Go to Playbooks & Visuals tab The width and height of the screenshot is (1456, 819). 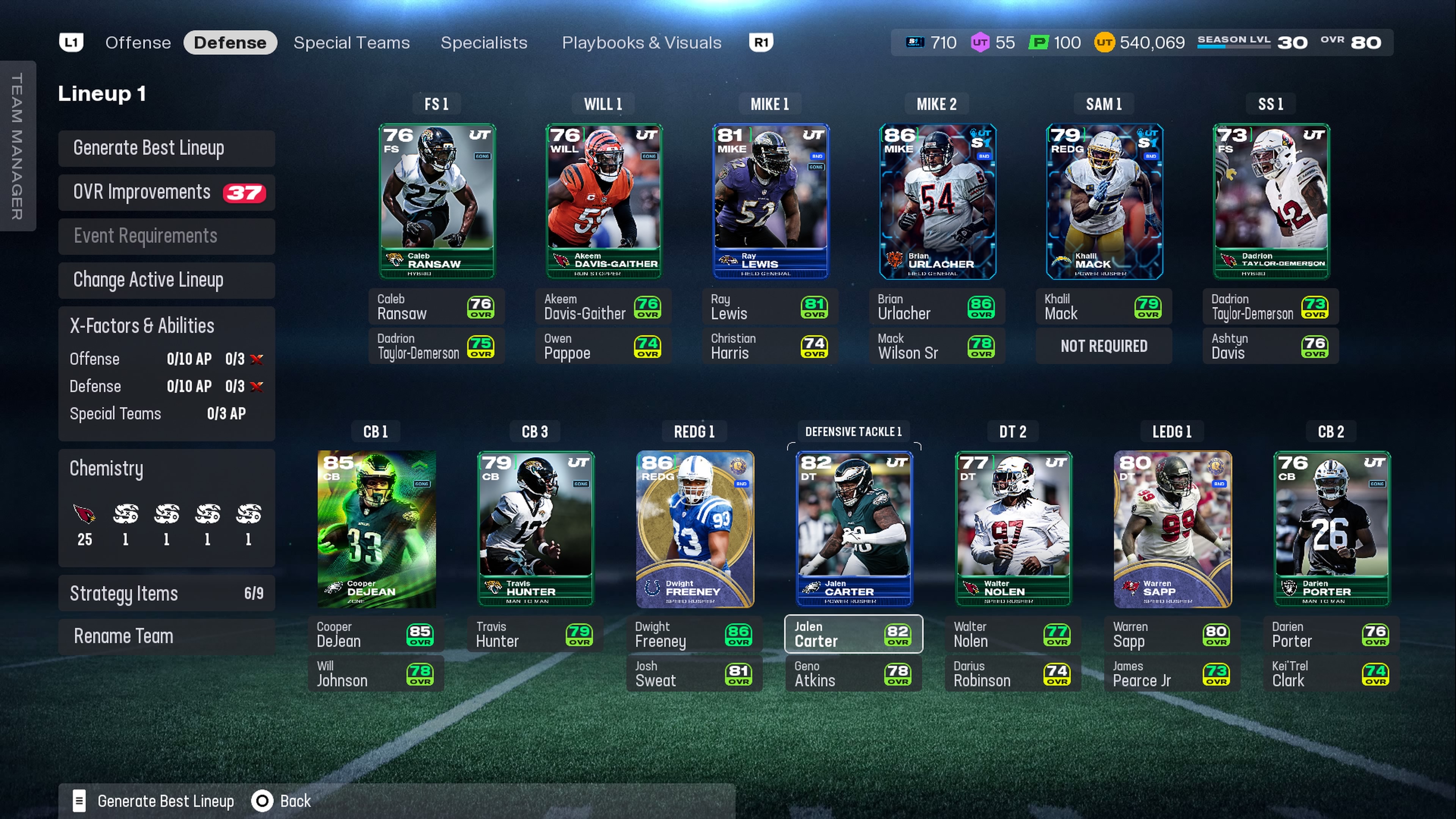tap(641, 42)
